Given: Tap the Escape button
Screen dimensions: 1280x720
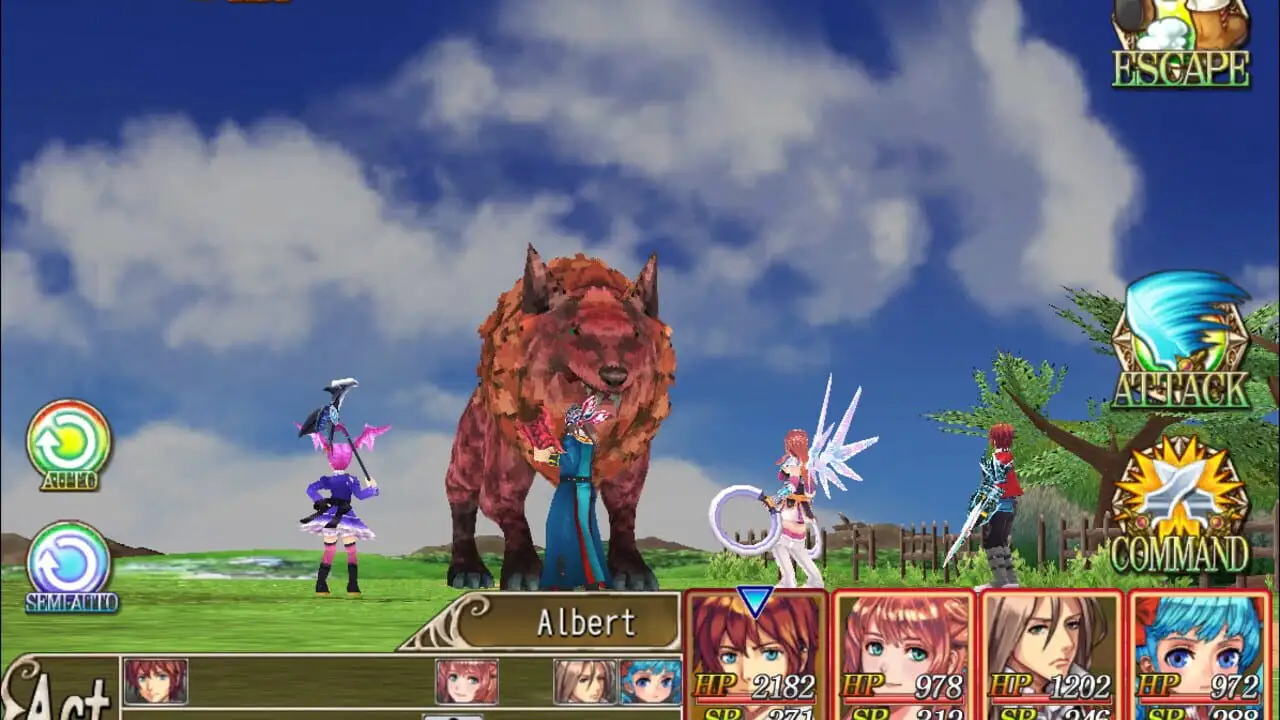Looking at the screenshot, I should click(x=1181, y=44).
